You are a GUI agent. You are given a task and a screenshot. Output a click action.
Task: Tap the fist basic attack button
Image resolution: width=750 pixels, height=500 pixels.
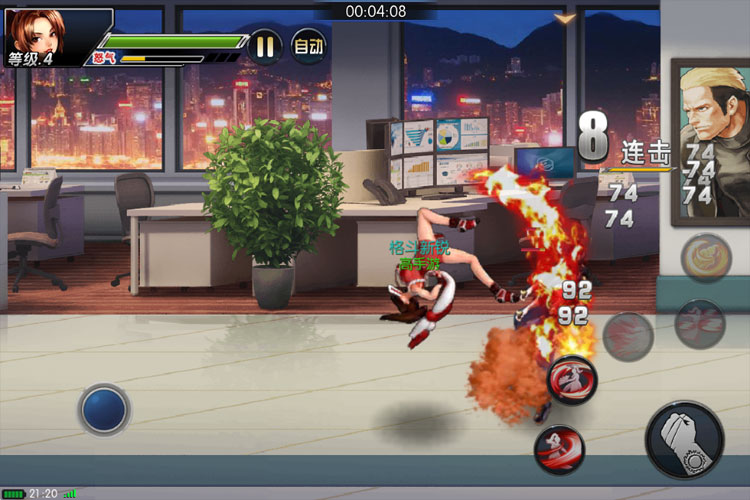[x=684, y=439]
